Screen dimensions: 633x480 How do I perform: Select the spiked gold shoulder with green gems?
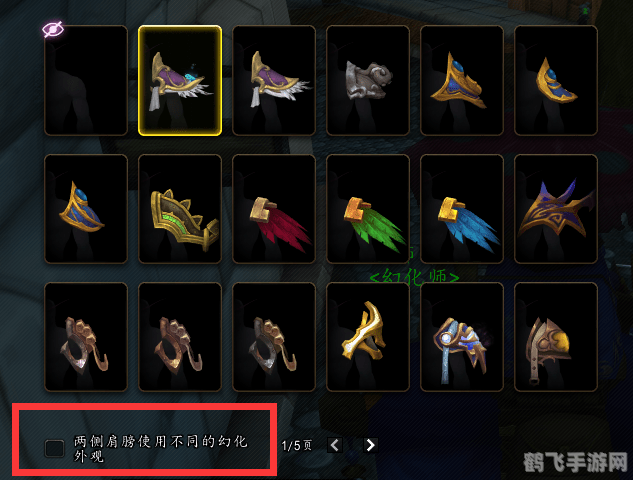(x=180, y=209)
